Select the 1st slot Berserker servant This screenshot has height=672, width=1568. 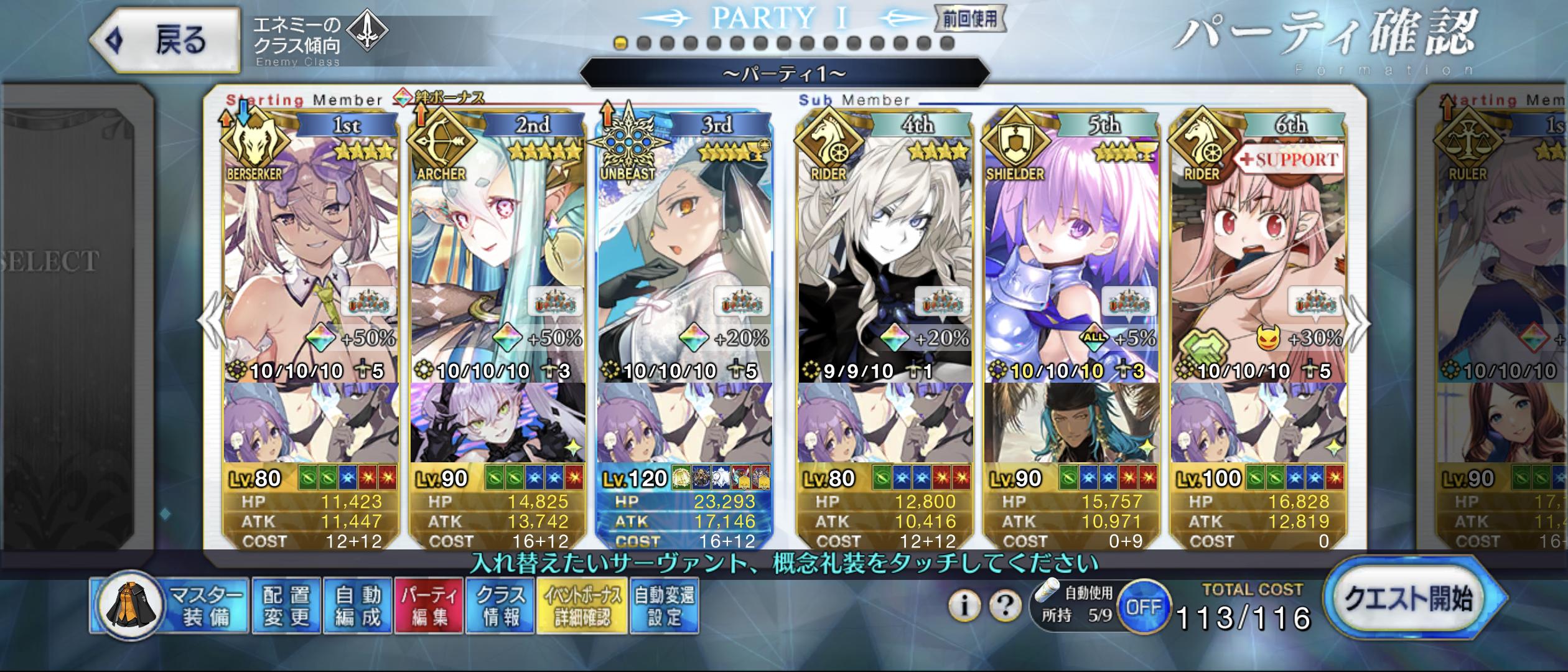[x=311, y=249]
